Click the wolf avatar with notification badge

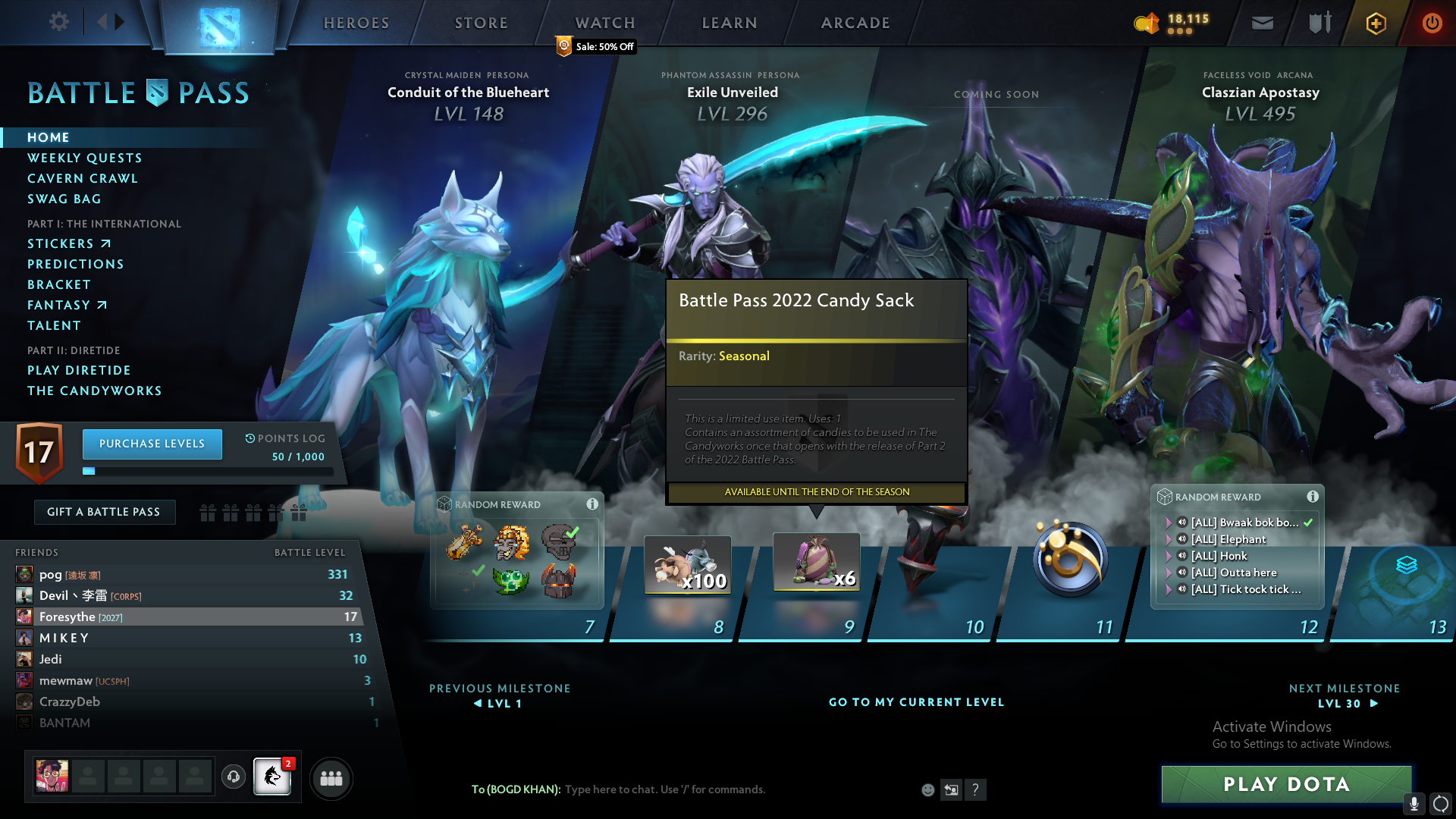coord(272,778)
